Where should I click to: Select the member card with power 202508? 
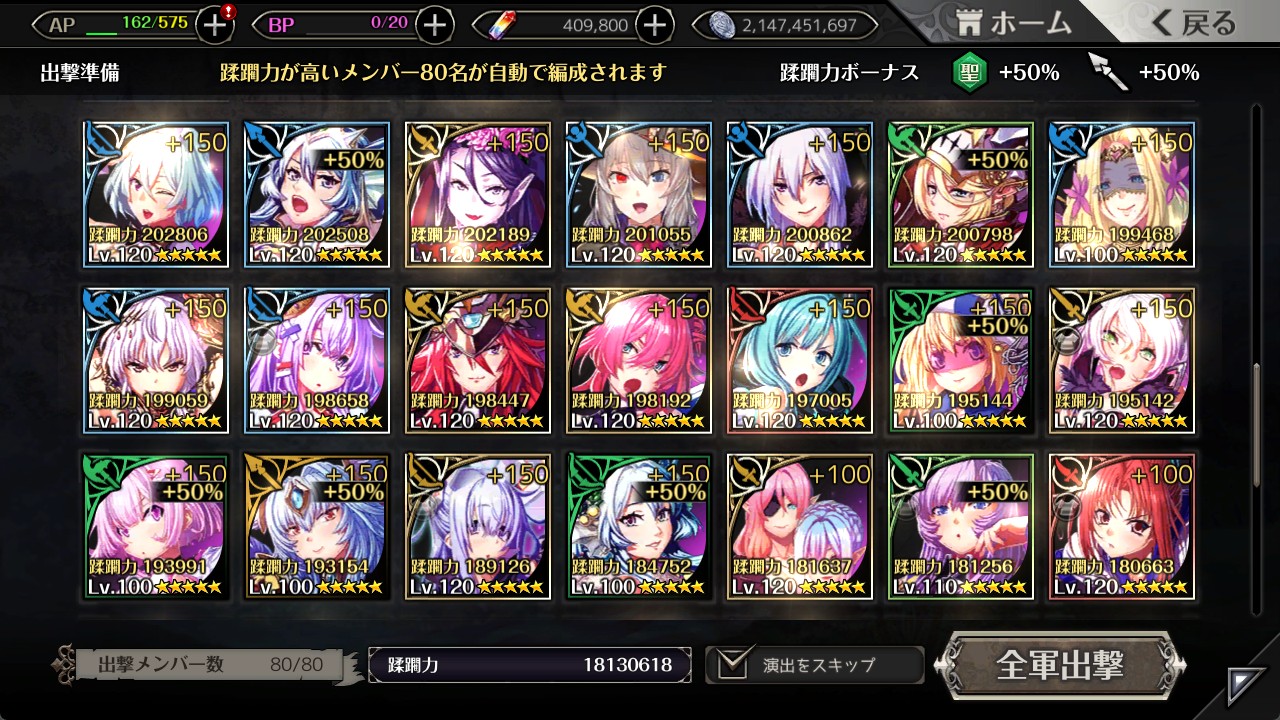[317, 195]
